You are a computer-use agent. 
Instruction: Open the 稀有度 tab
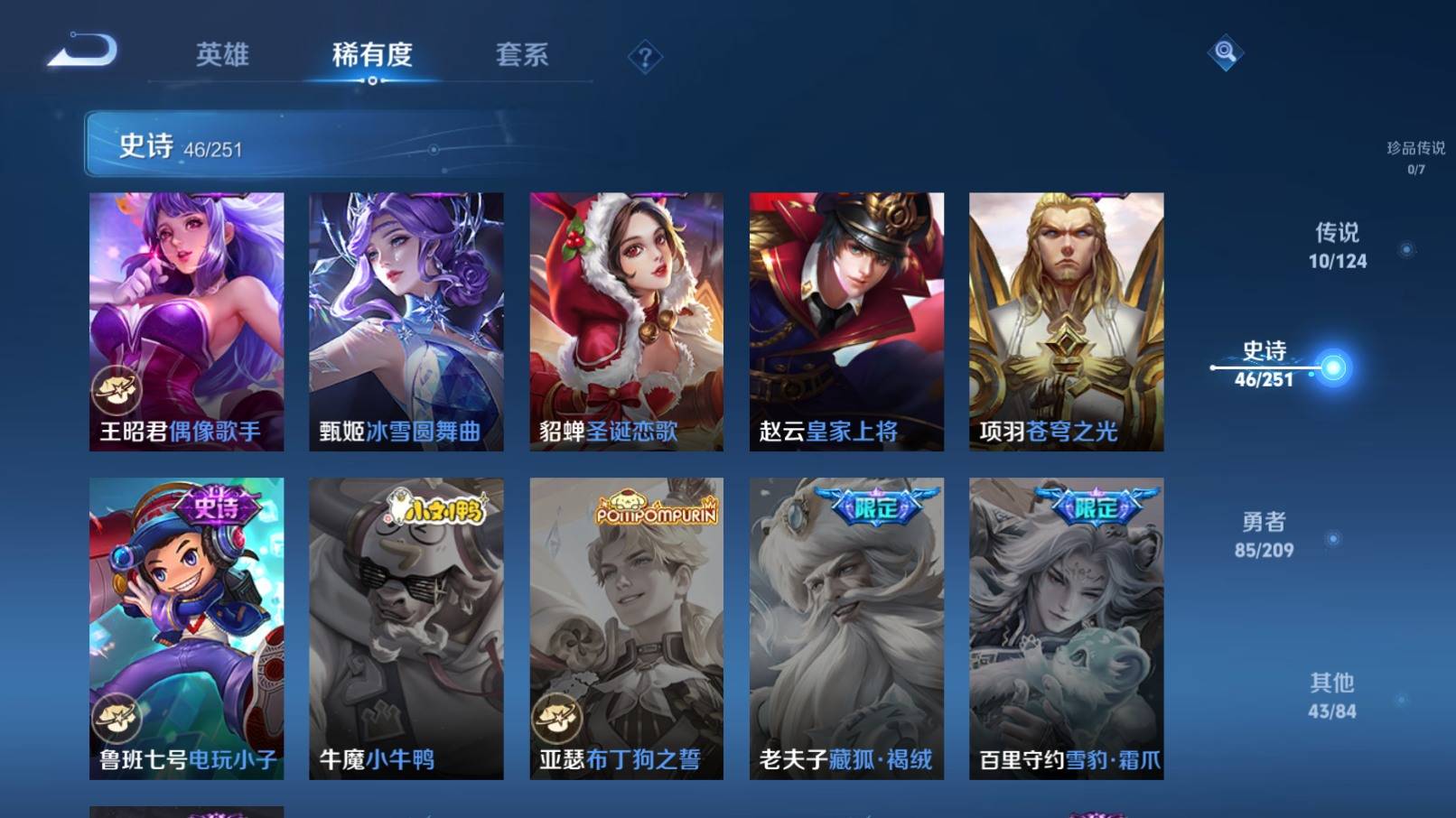[372, 56]
